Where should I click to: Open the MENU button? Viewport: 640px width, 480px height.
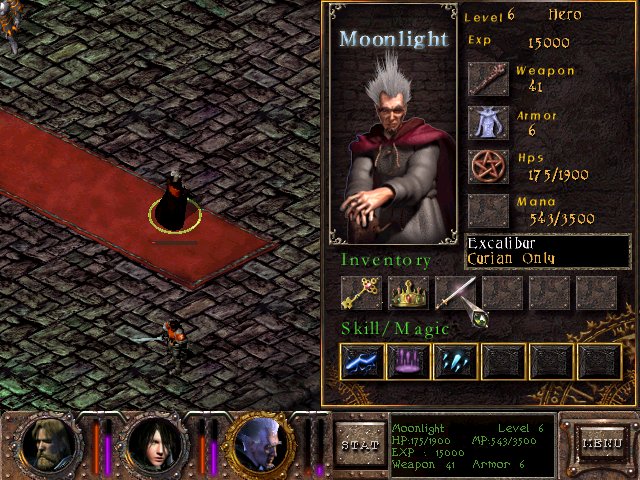(x=602, y=443)
